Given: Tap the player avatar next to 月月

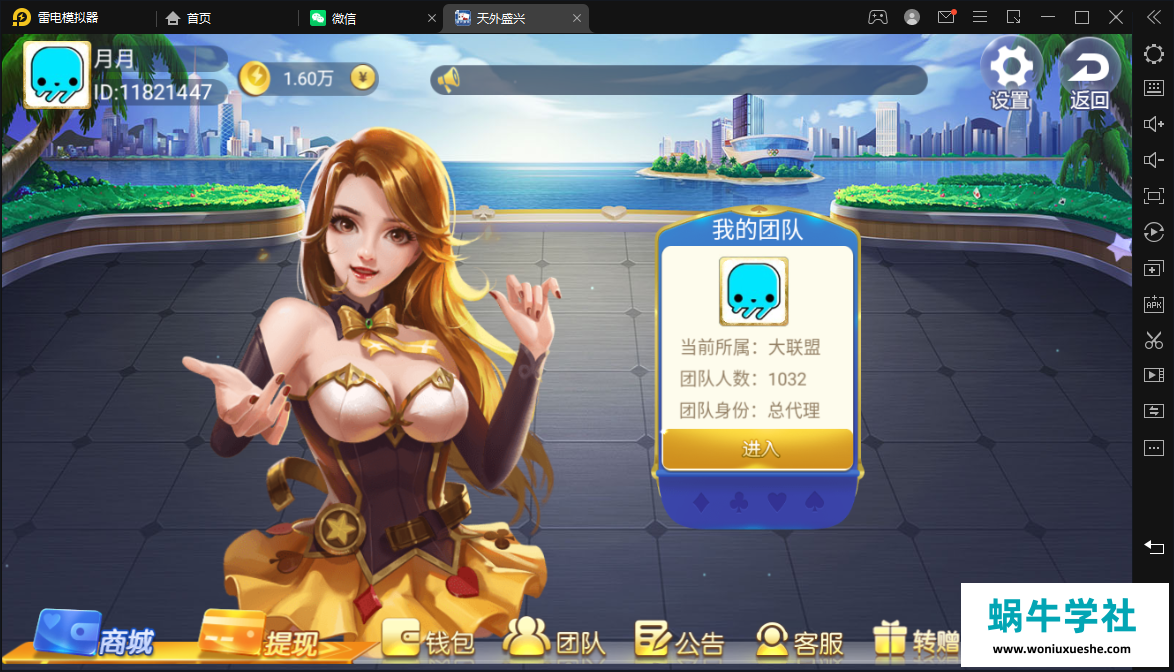Looking at the screenshot, I should (x=56, y=75).
